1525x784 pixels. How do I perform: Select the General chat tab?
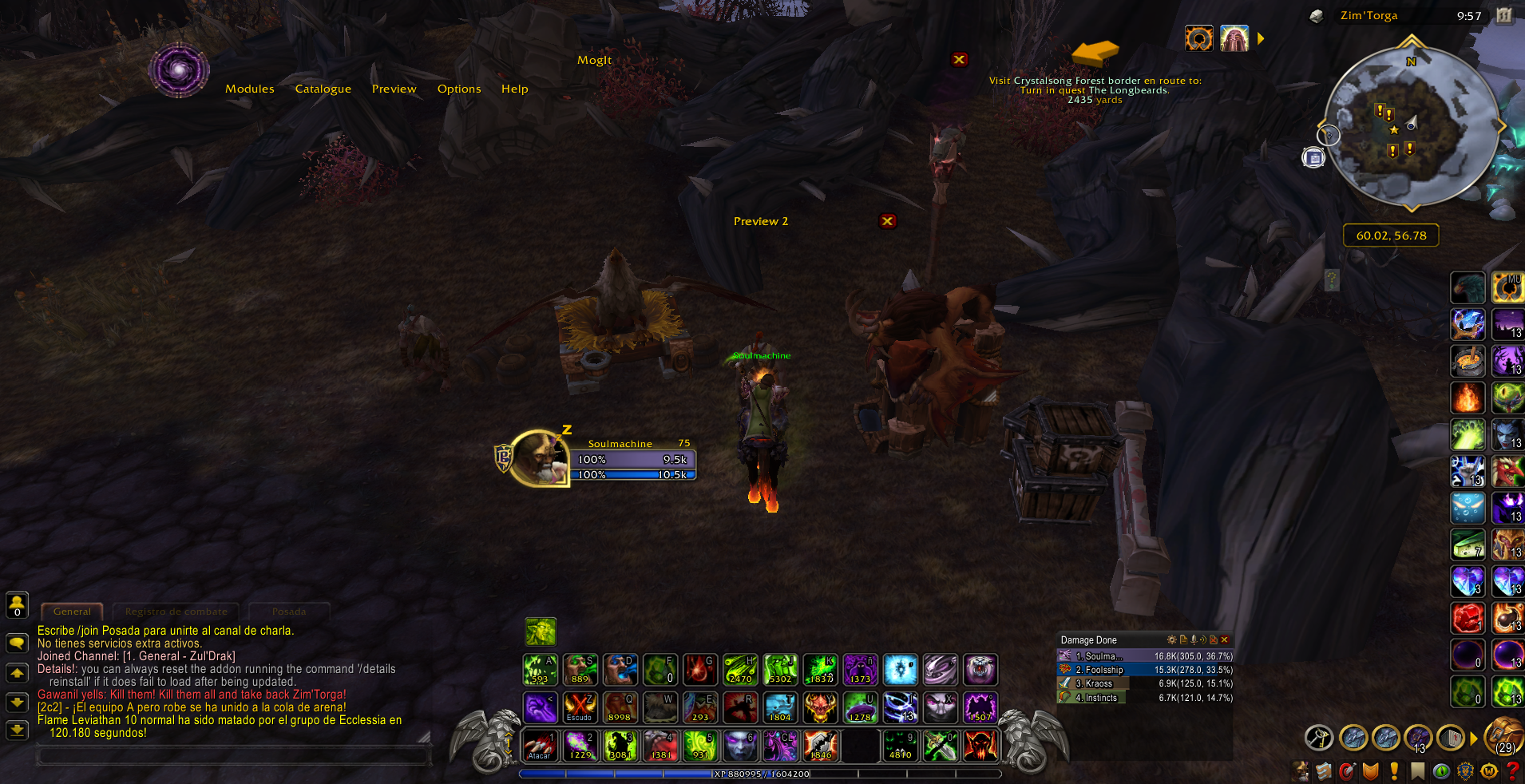tap(72, 612)
